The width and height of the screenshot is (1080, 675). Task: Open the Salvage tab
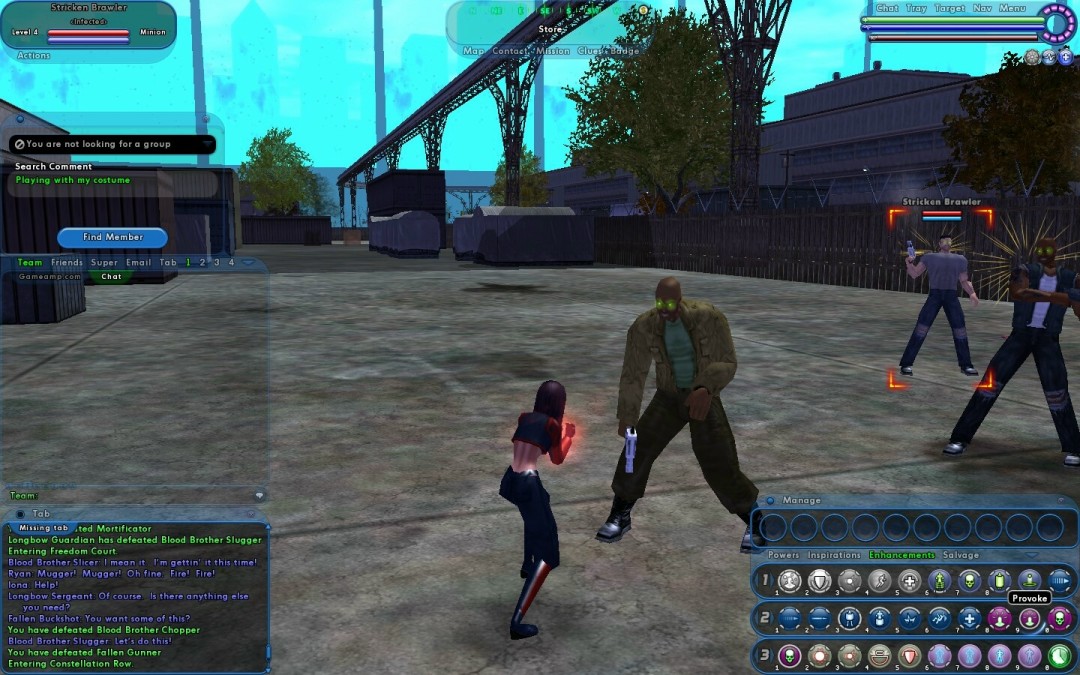pyautogui.click(x=961, y=555)
